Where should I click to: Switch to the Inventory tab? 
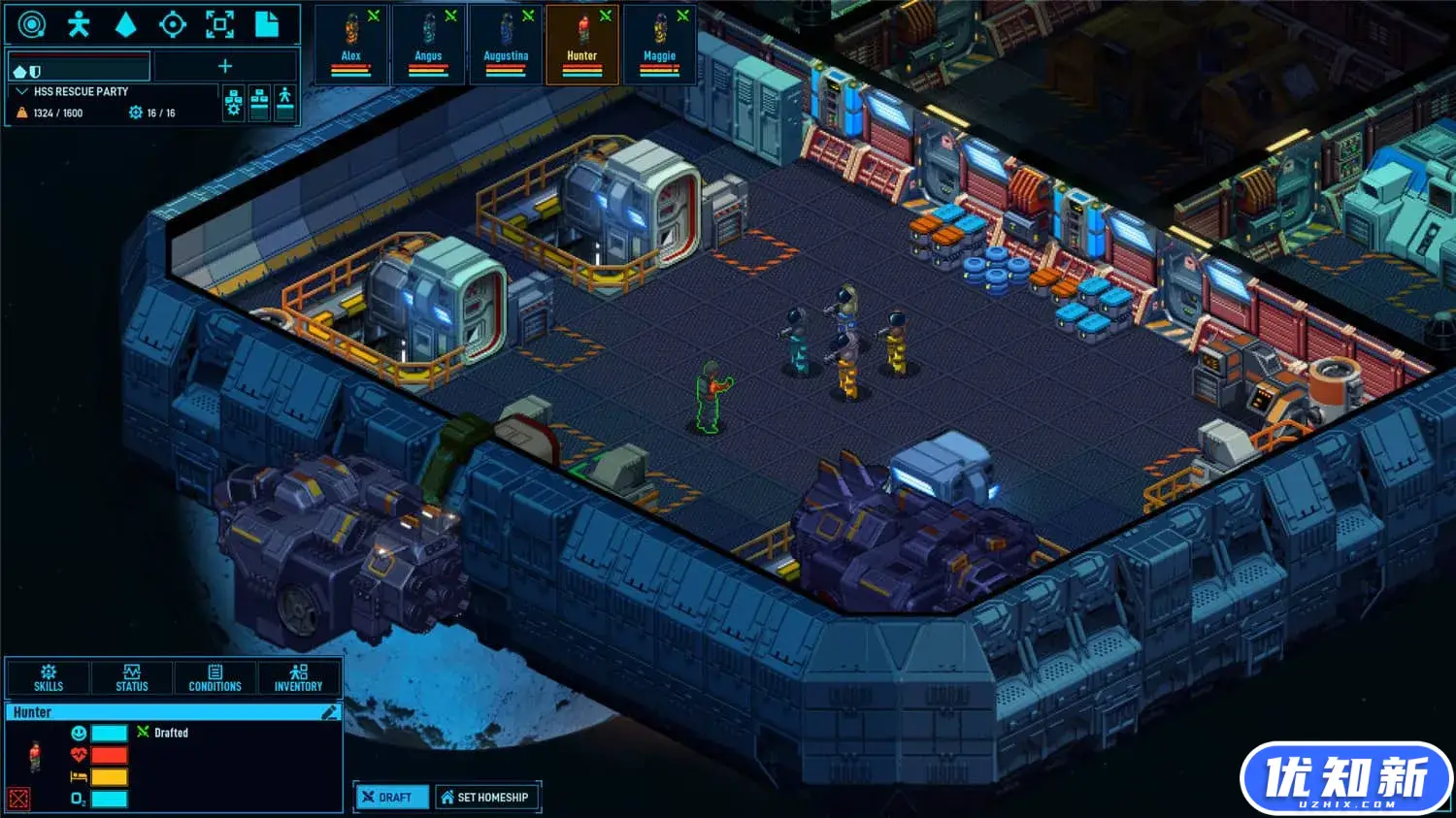click(298, 677)
